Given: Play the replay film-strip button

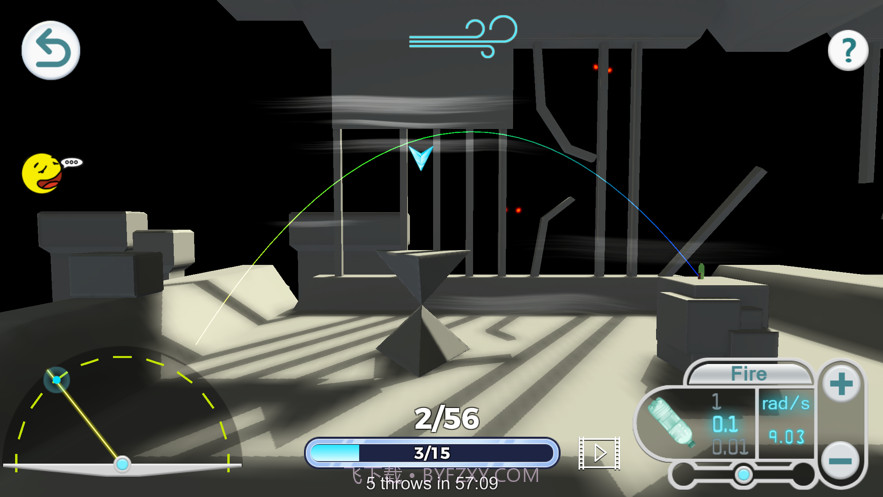Looking at the screenshot, I should pos(598,453).
